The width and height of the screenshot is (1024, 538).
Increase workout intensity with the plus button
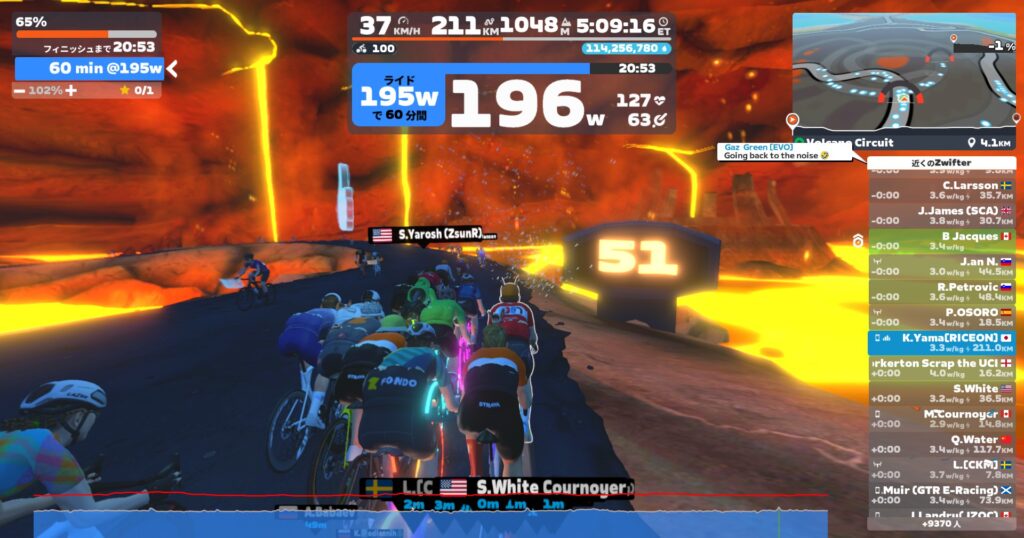click(71, 90)
